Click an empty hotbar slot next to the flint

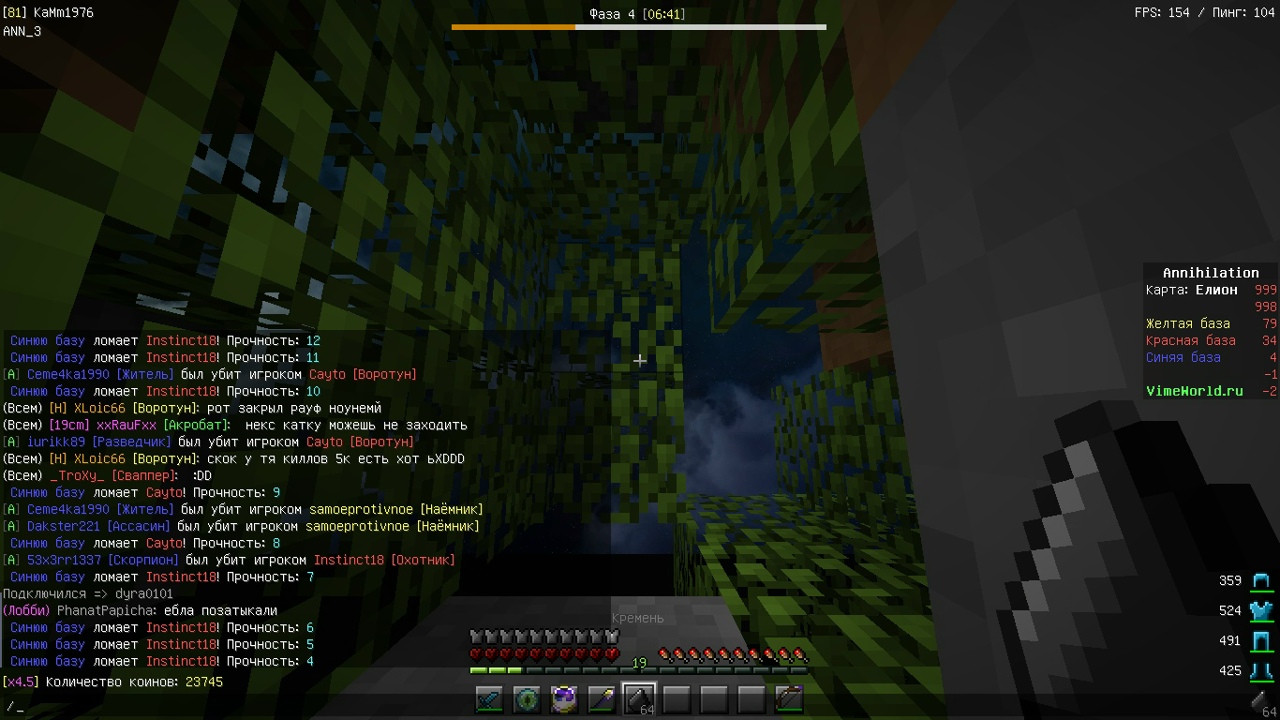(x=675, y=699)
